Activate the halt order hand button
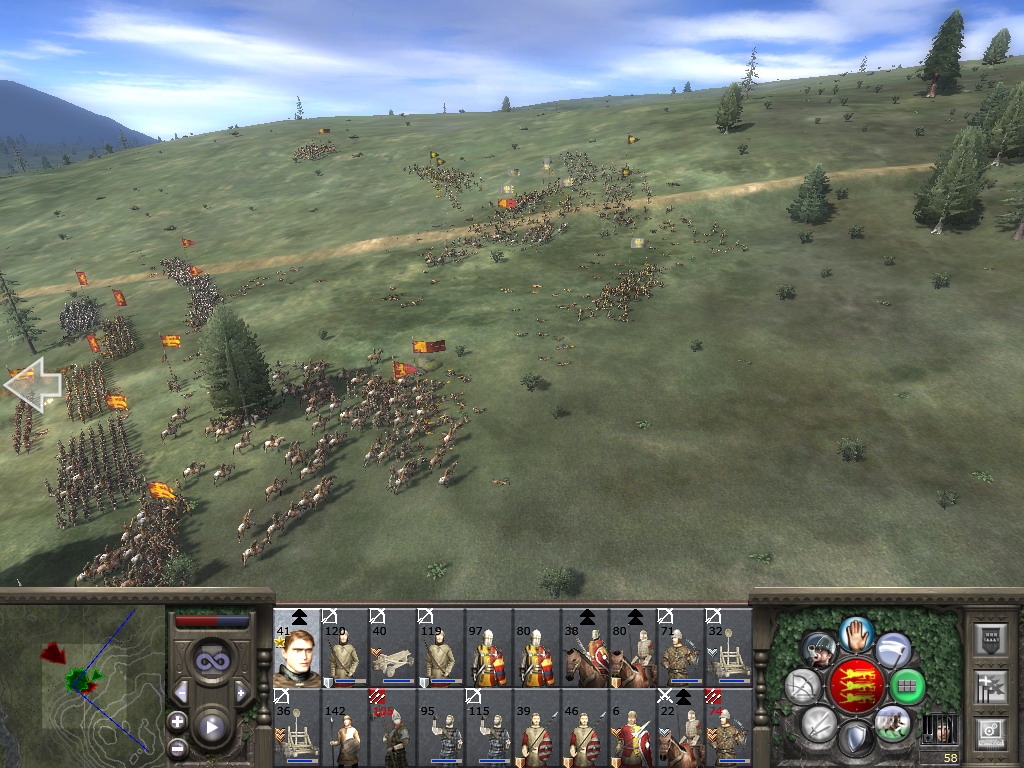This screenshot has width=1024, height=768. (x=855, y=634)
